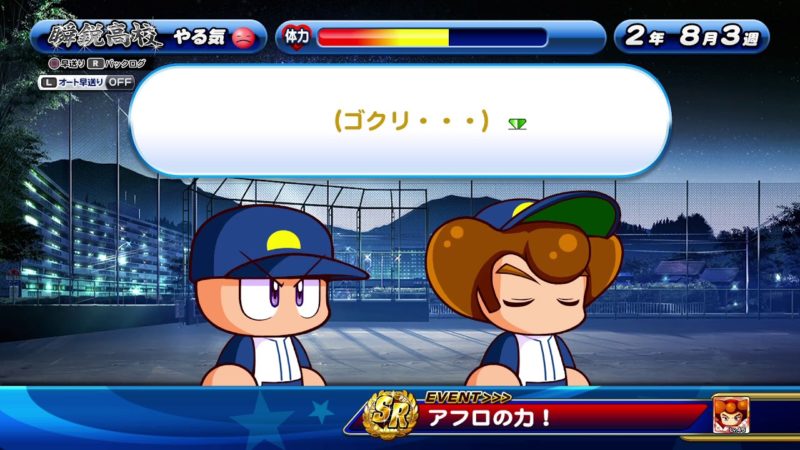Click the white dialogue speech box

pyautogui.click(x=400, y=121)
